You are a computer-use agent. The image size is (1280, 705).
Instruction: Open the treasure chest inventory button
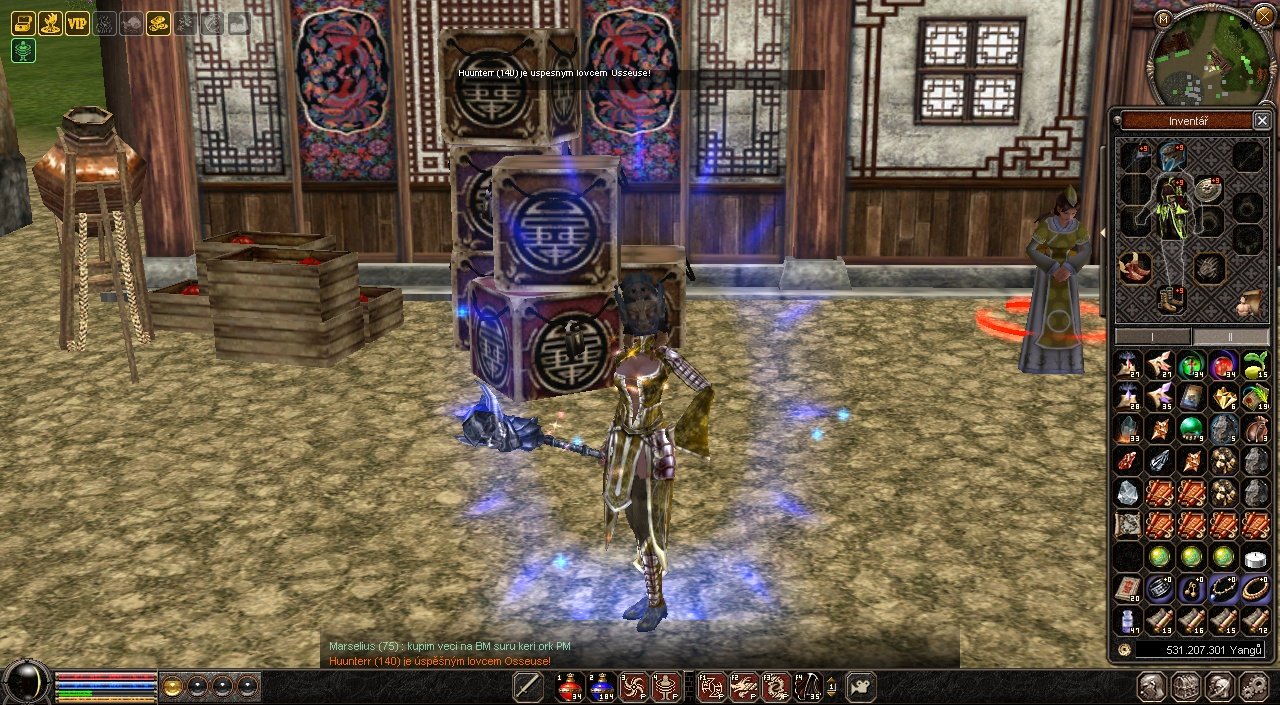point(1186,687)
